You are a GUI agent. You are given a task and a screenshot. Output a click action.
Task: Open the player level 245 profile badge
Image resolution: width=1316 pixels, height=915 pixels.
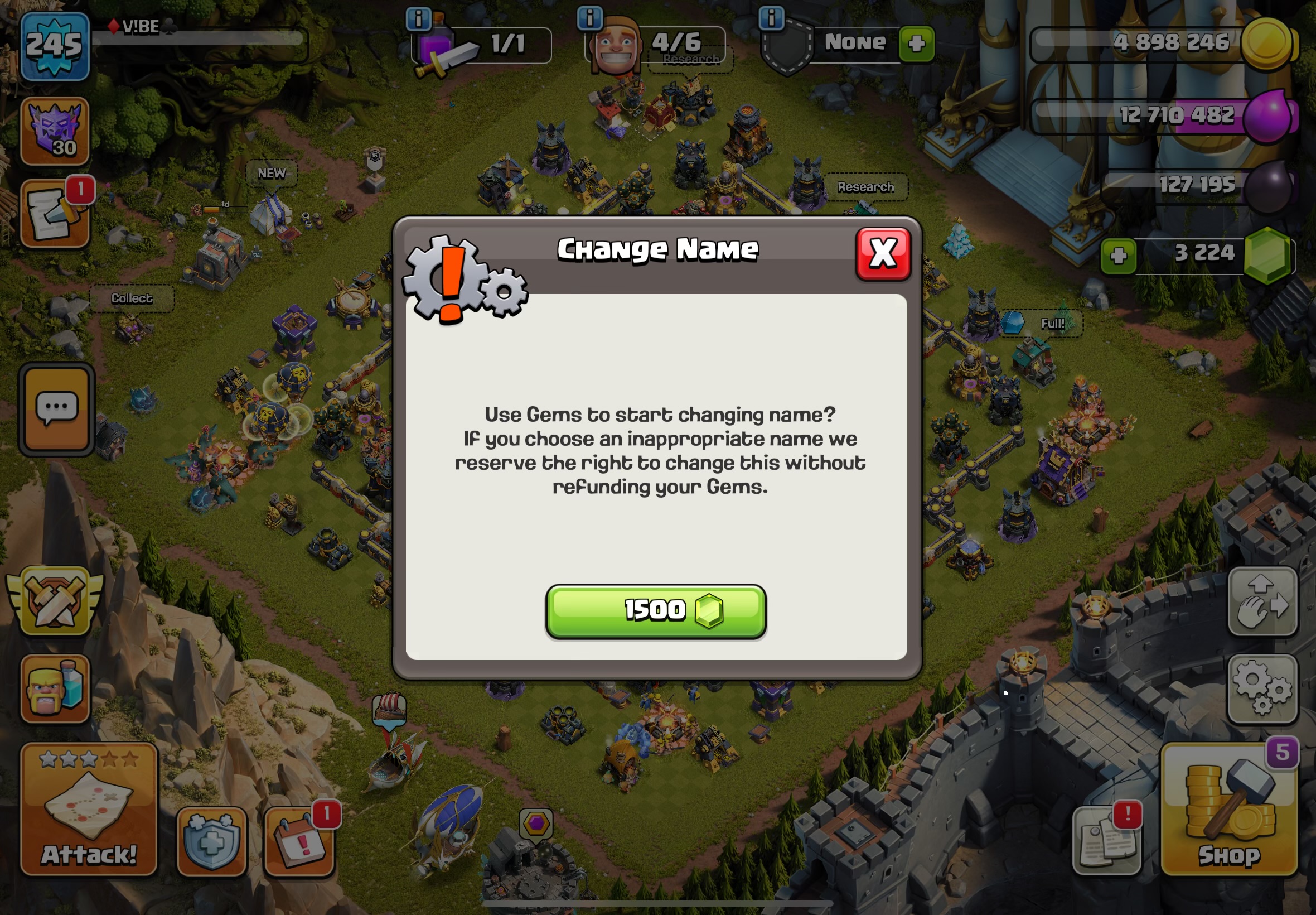55,46
